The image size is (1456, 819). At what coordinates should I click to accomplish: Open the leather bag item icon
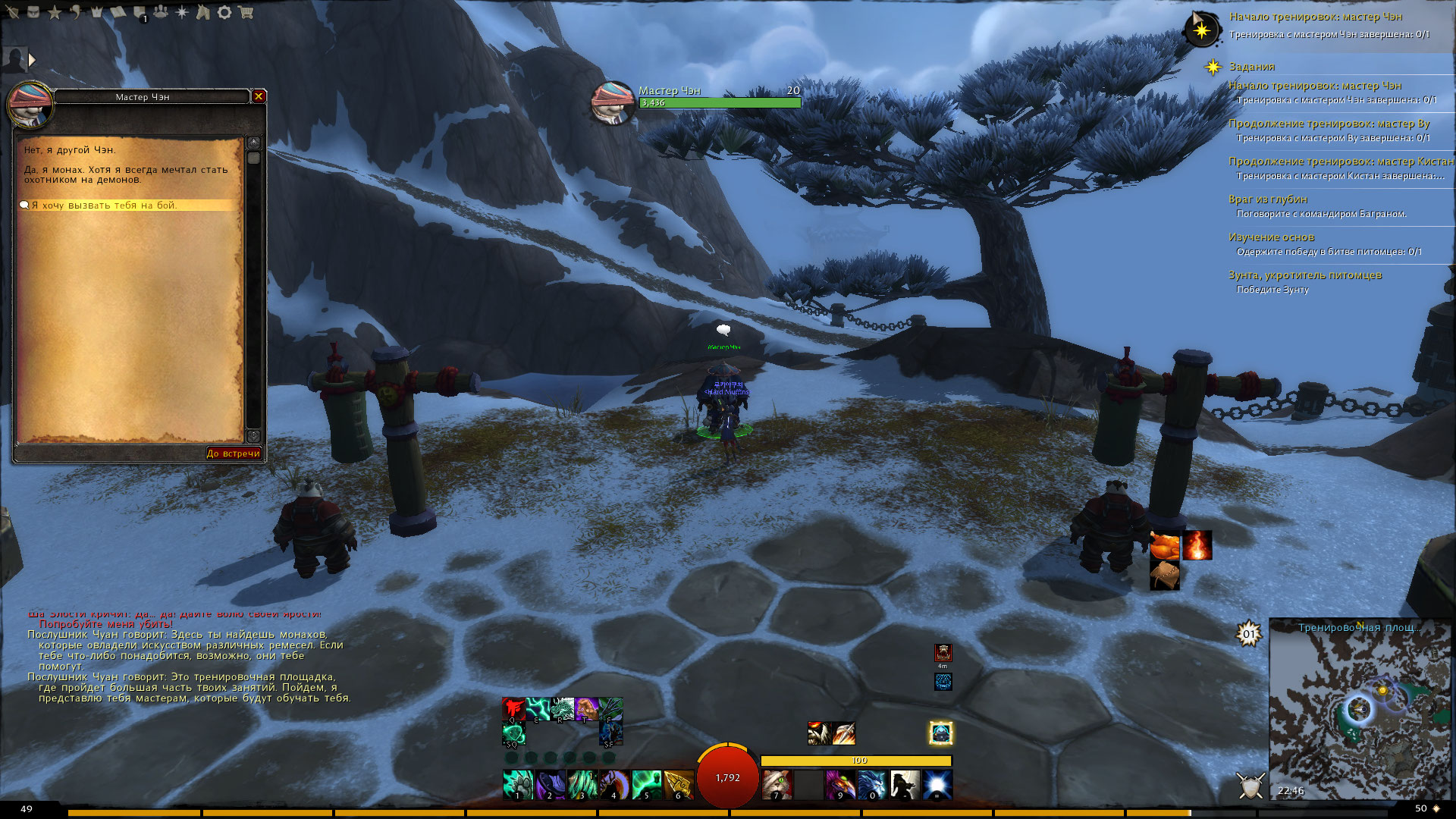pos(1165,576)
